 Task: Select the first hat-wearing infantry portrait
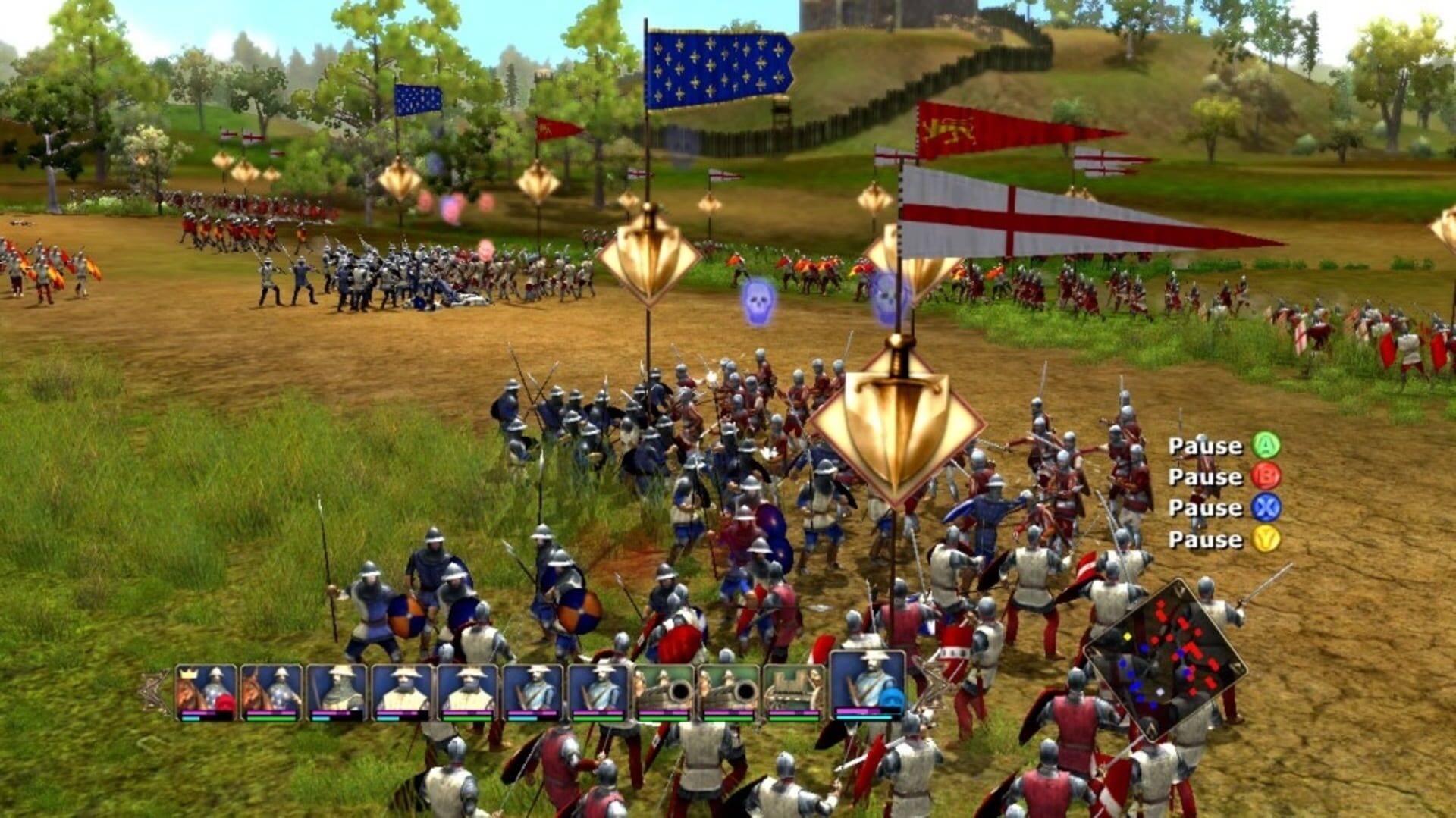pyautogui.click(x=401, y=688)
